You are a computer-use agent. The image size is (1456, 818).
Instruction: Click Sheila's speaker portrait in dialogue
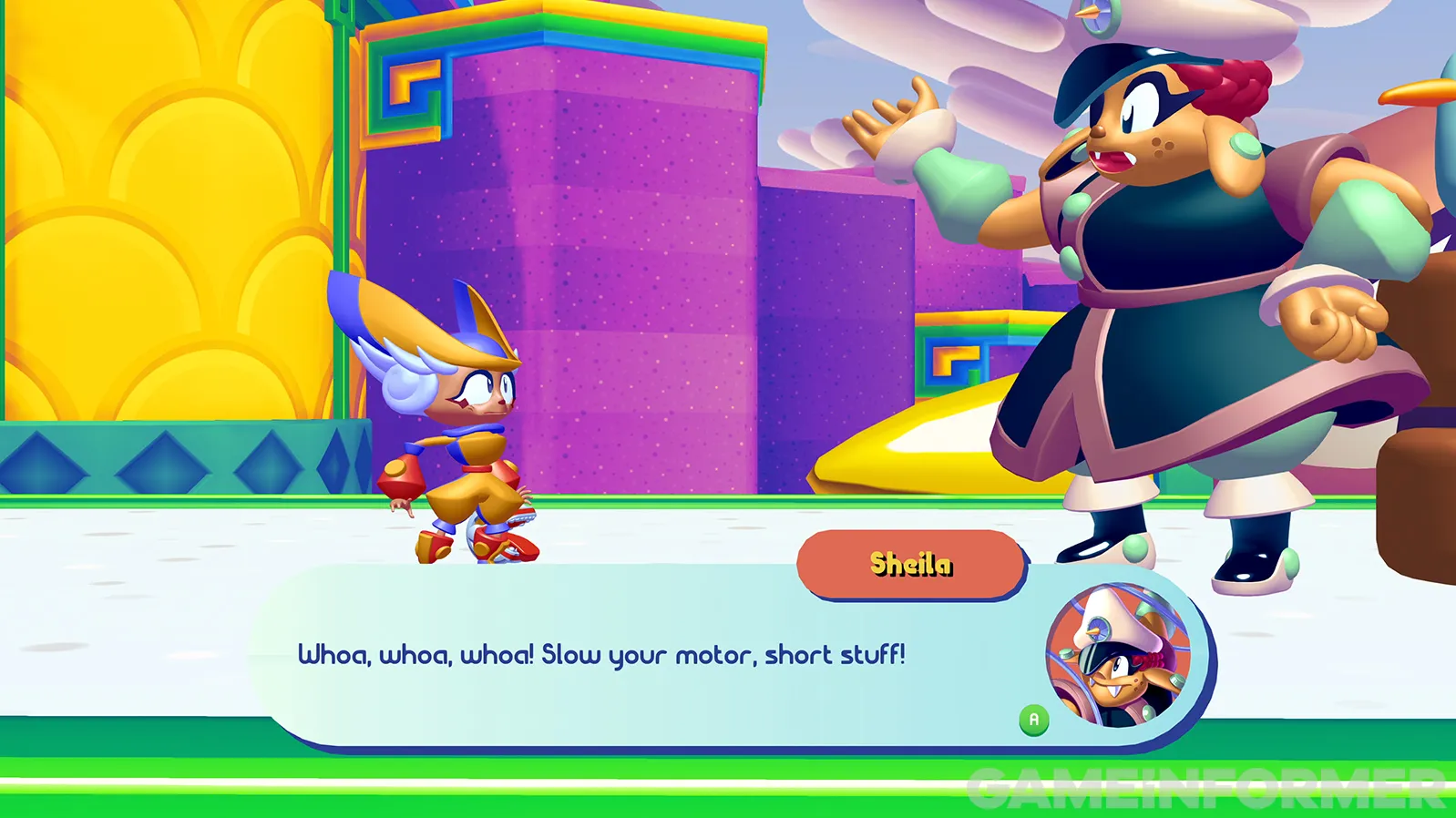(1118, 655)
